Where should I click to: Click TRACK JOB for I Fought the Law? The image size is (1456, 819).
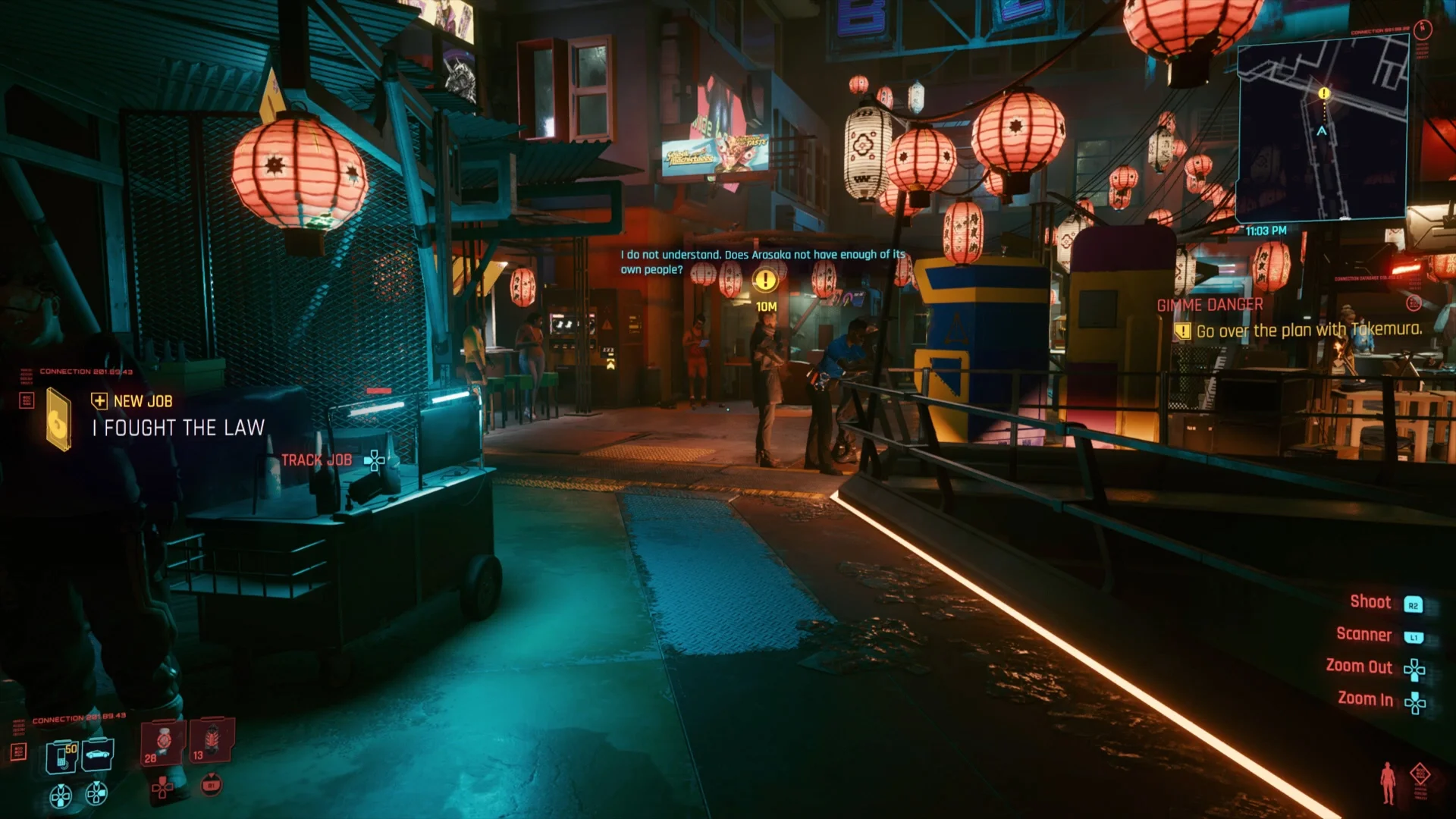click(x=315, y=460)
